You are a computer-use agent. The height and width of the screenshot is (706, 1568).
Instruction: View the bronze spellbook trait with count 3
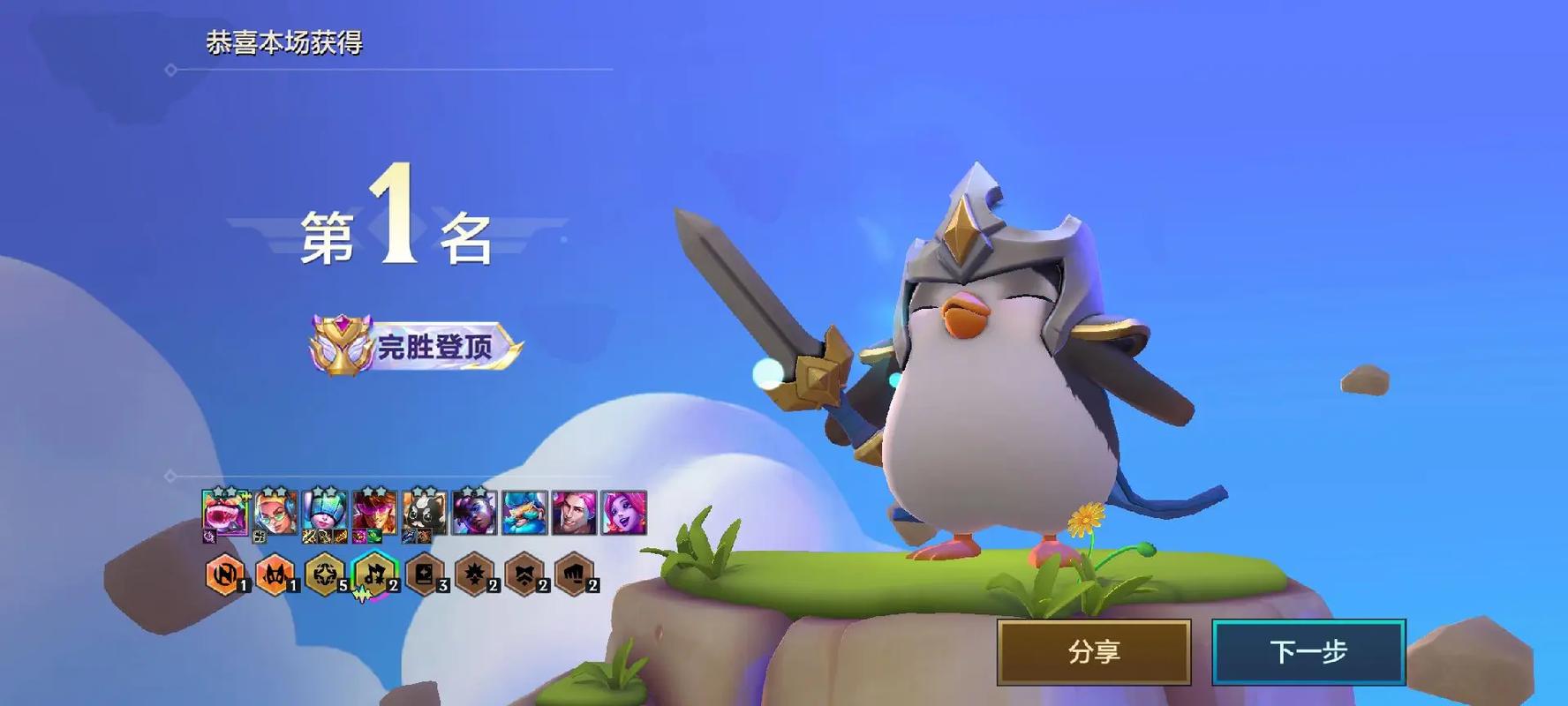point(424,575)
